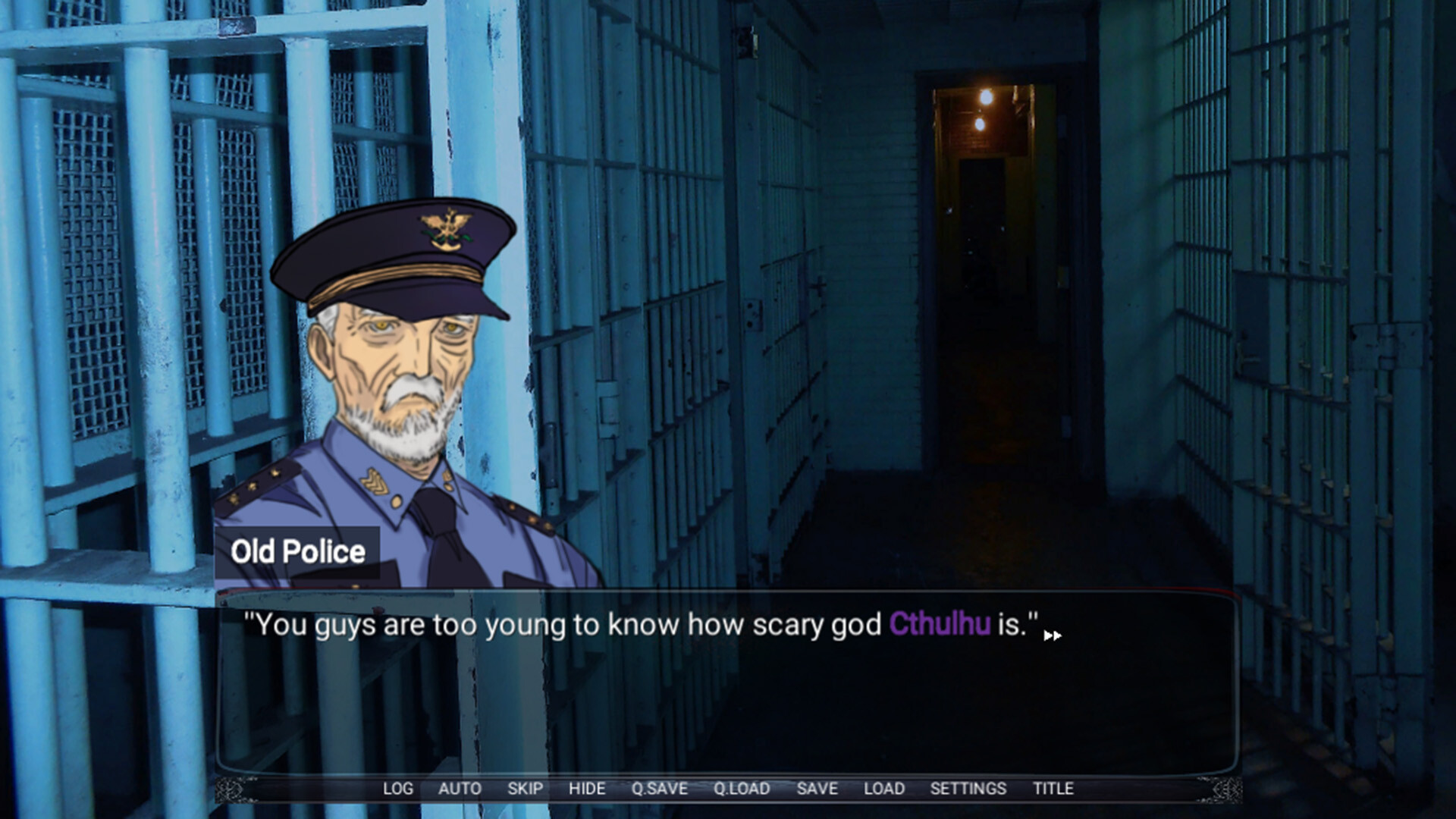Screen dimensions: 1456x819
Task: Return to the TITLE screen
Action: pos(1053,789)
